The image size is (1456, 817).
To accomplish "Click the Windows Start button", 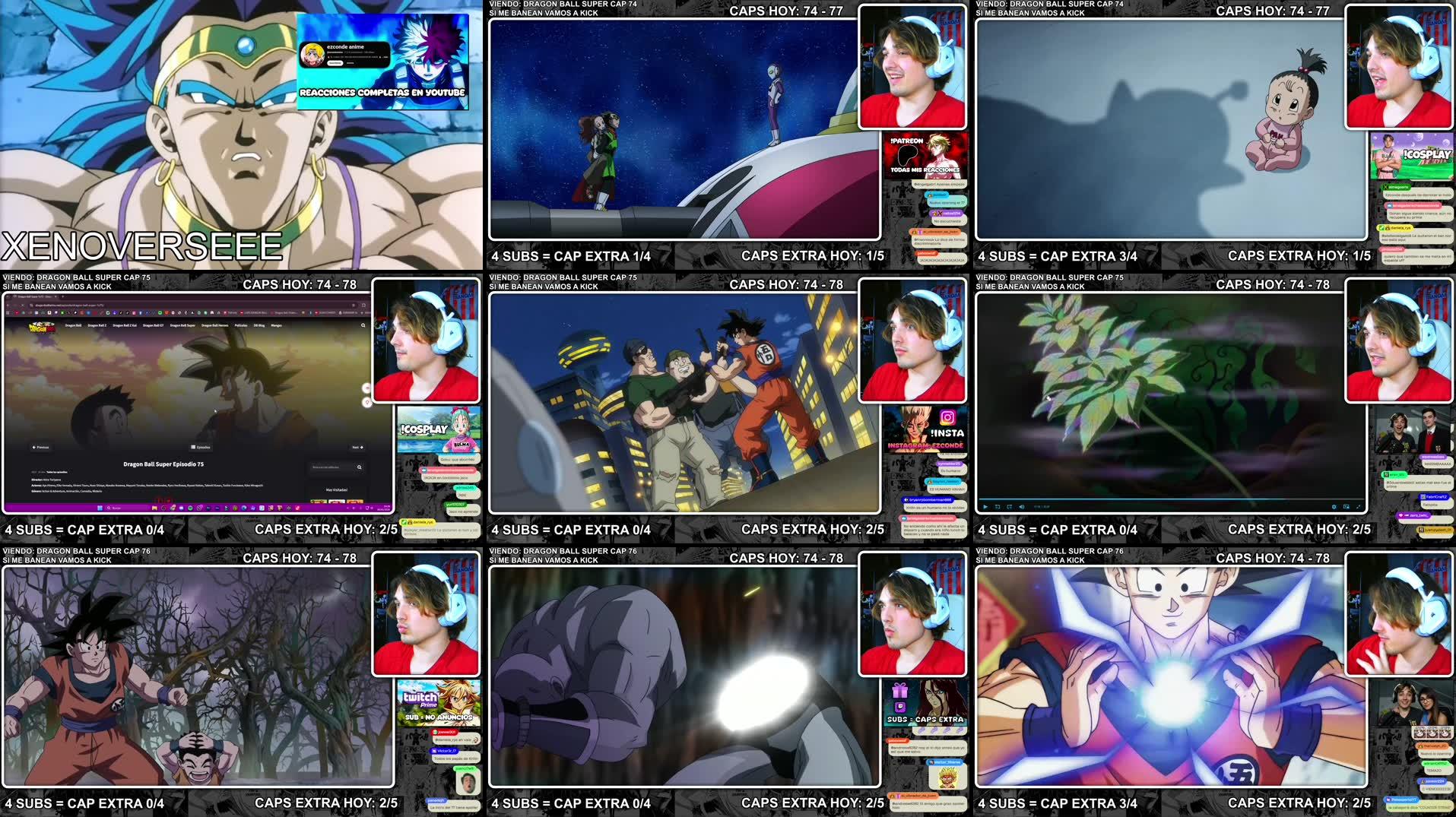I will pos(100,508).
